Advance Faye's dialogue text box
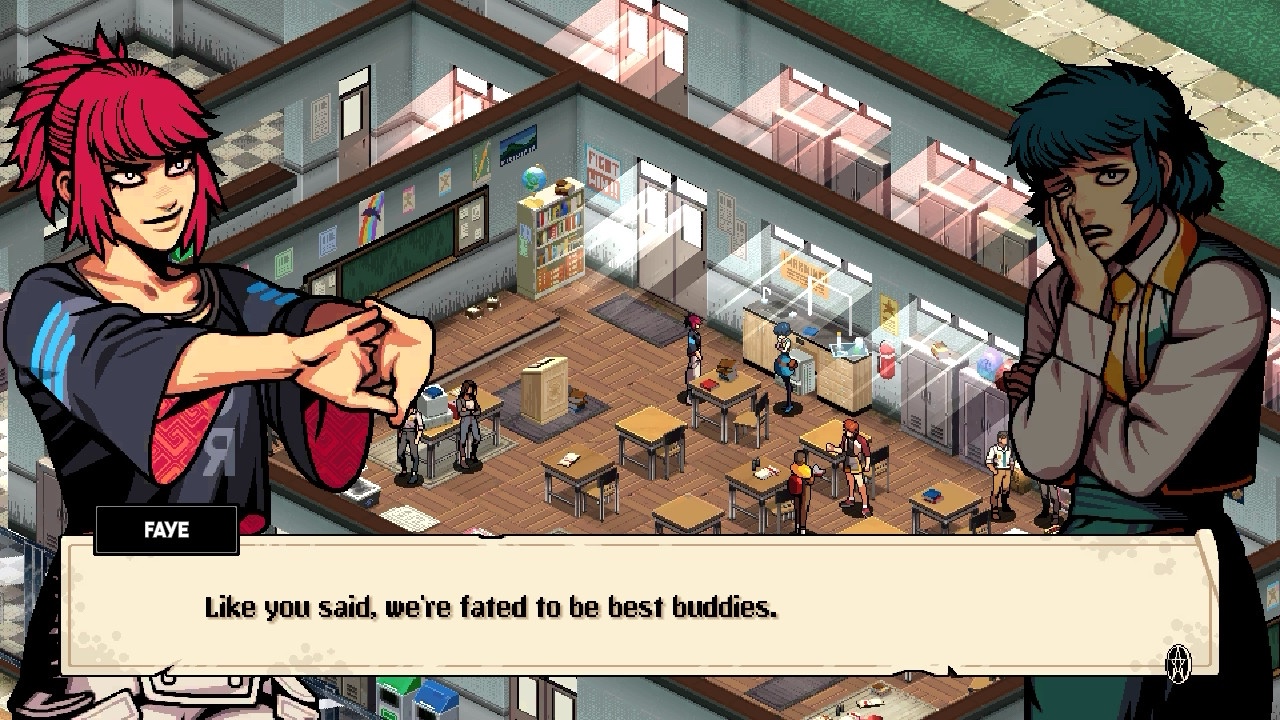Screen dimensions: 1280x720 640,607
